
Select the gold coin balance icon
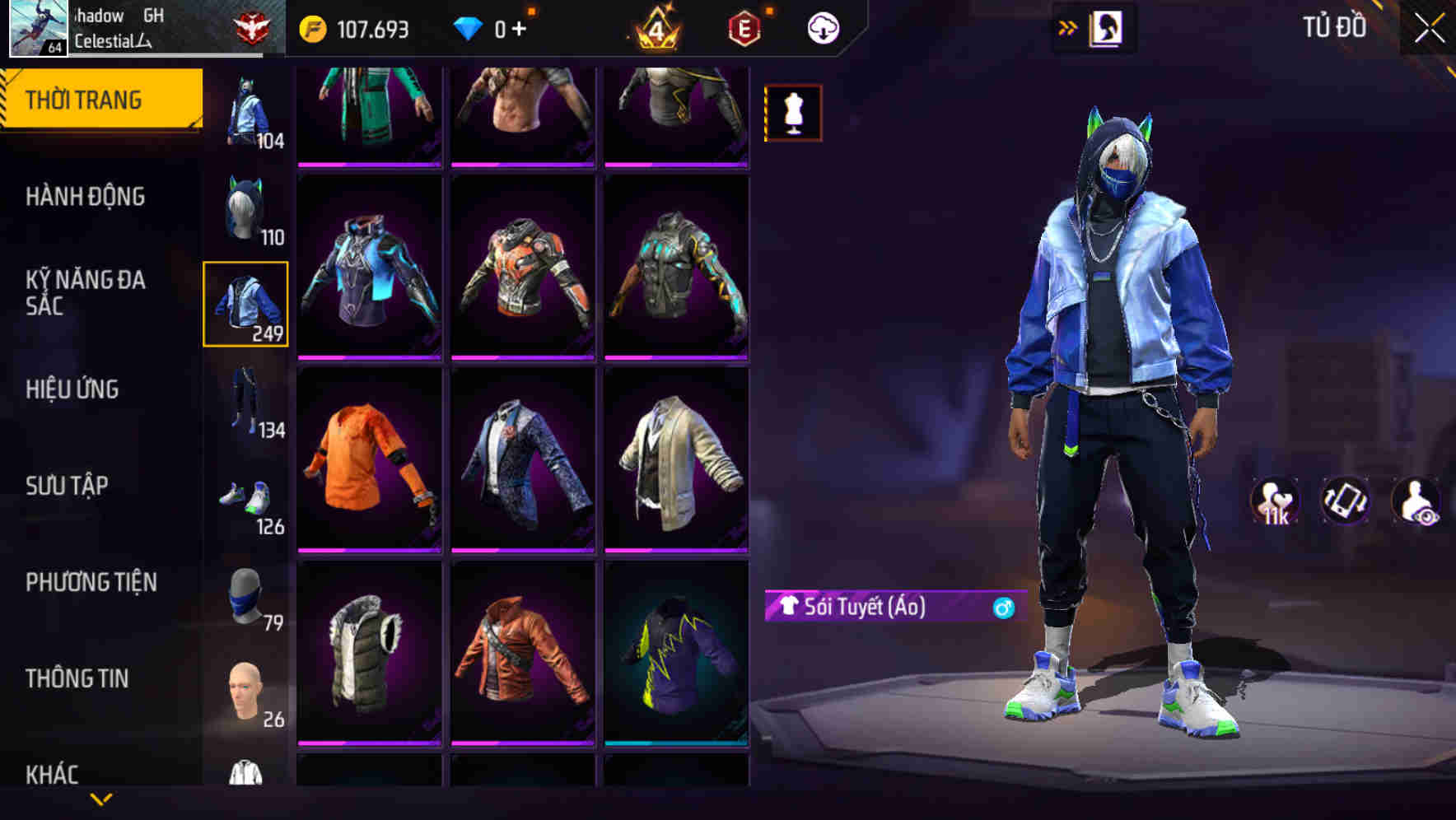(x=311, y=27)
